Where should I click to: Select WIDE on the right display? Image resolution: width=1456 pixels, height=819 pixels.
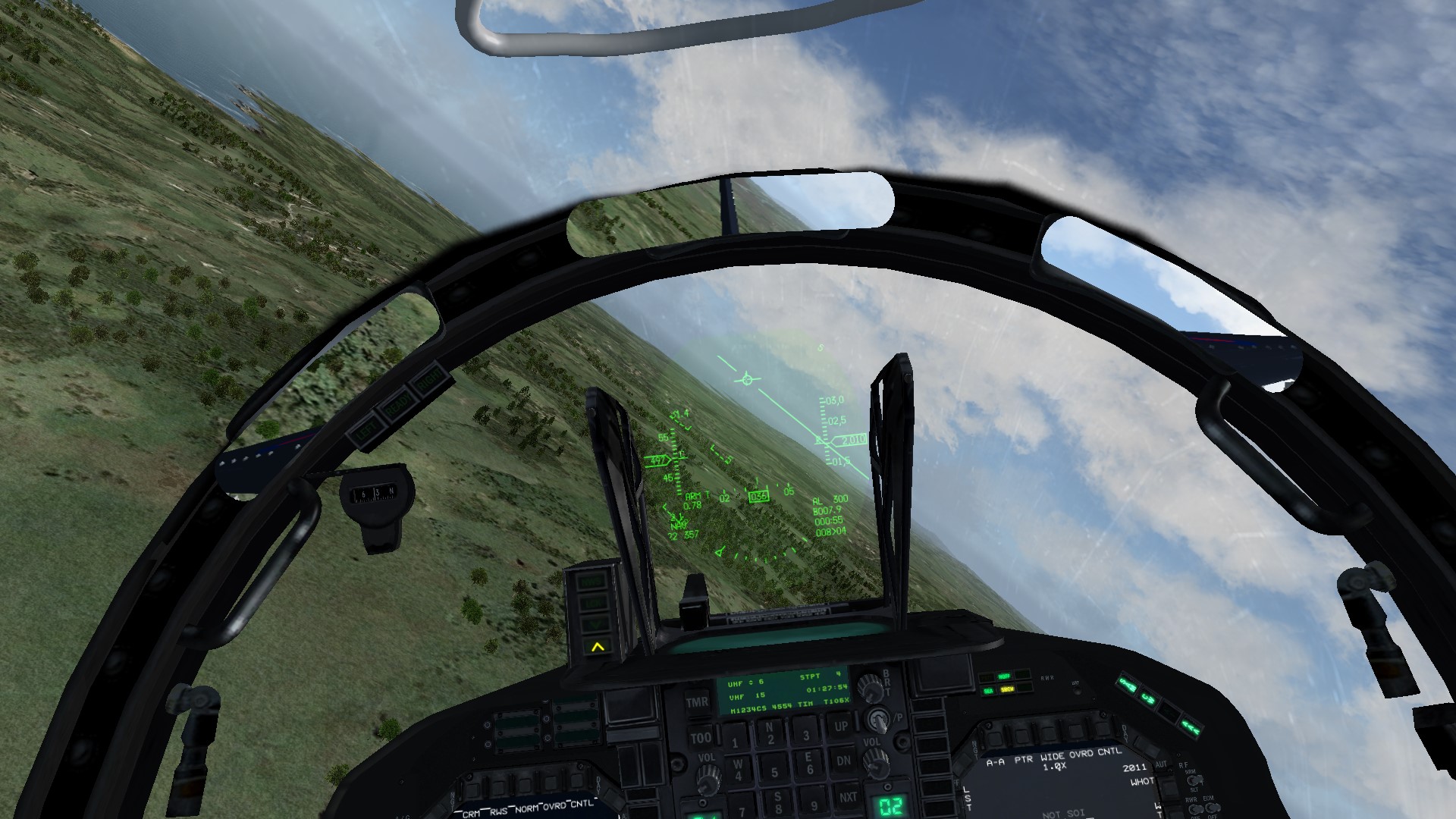pos(1053,757)
